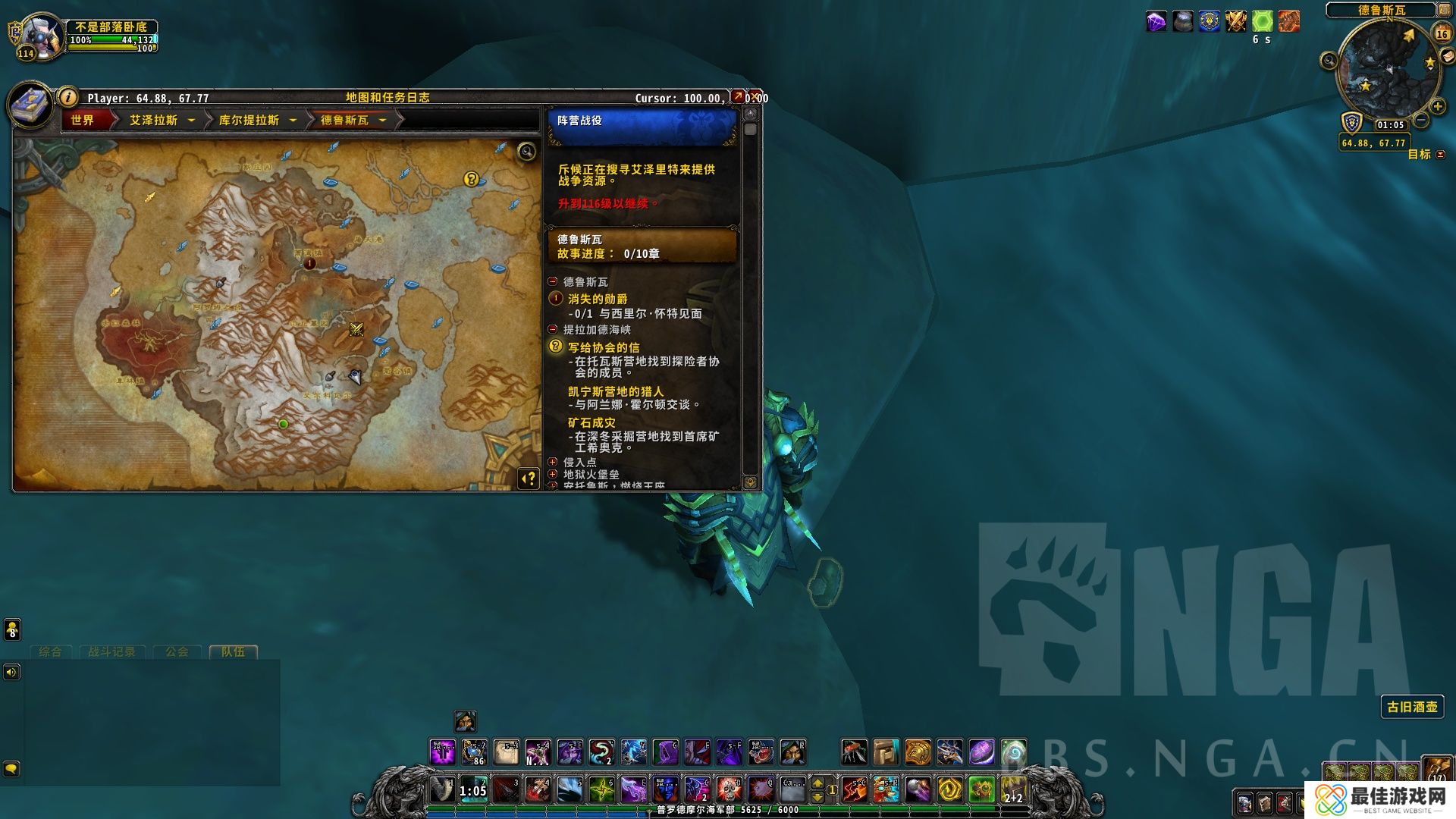Click the minimap zoom-in plus button

tap(1437, 106)
